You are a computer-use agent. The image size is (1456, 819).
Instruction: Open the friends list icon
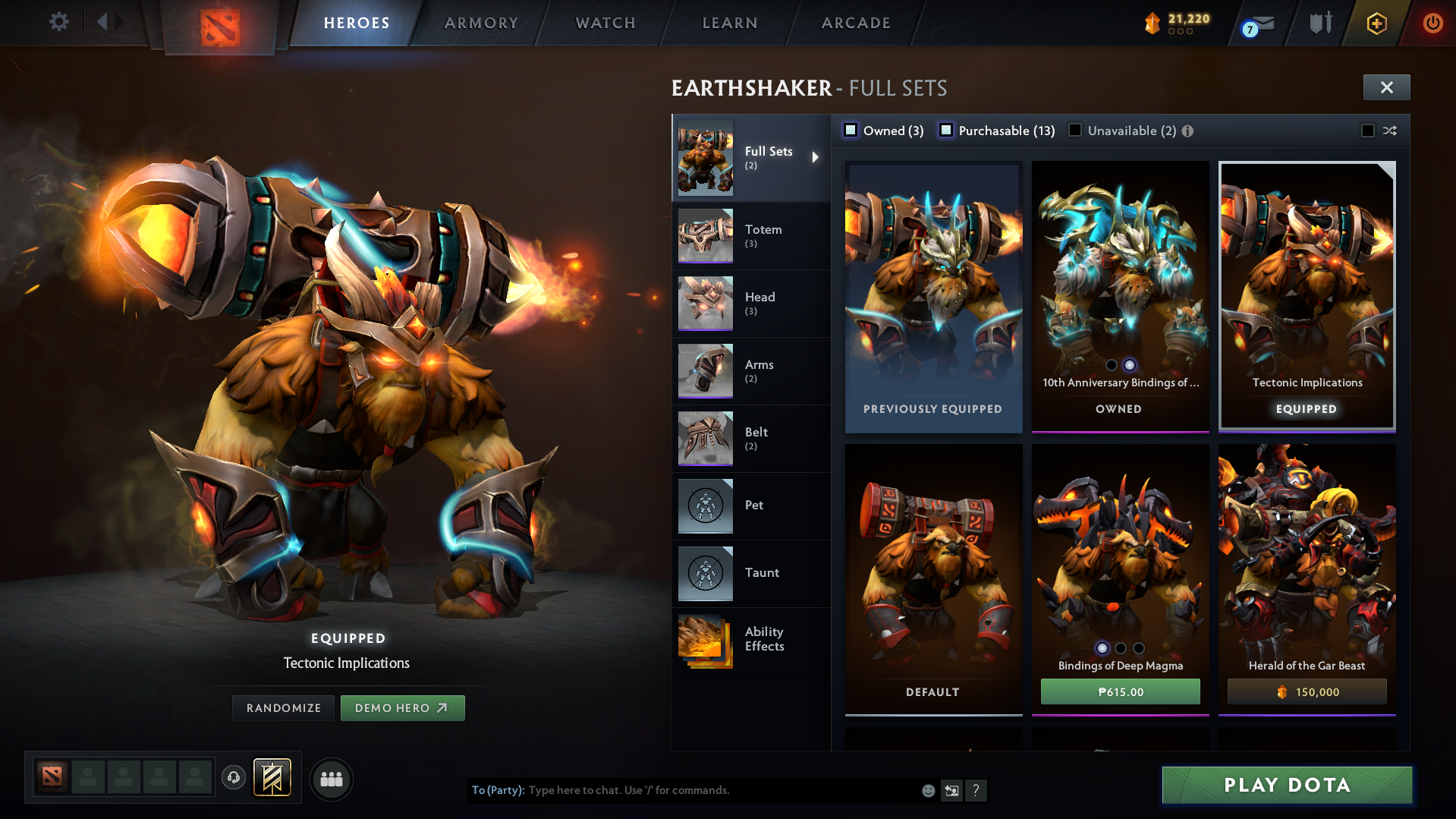[x=331, y=779]
